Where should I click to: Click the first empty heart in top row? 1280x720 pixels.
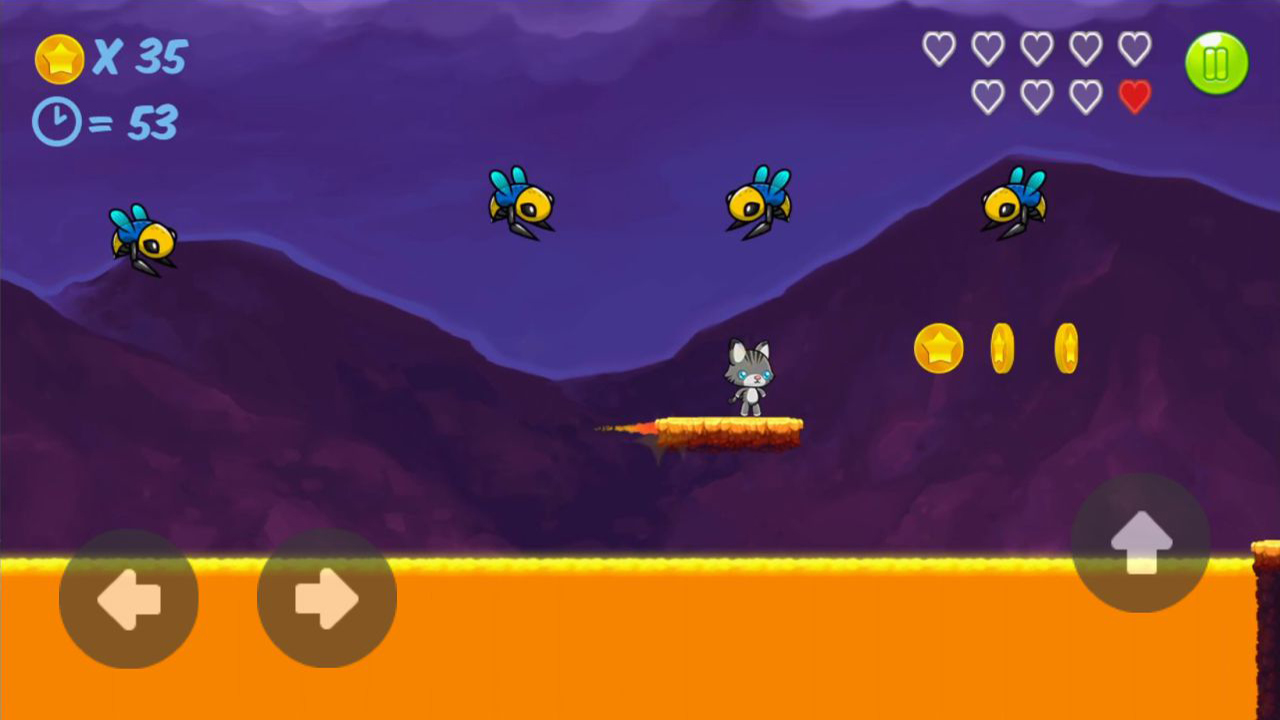point(940,48)
